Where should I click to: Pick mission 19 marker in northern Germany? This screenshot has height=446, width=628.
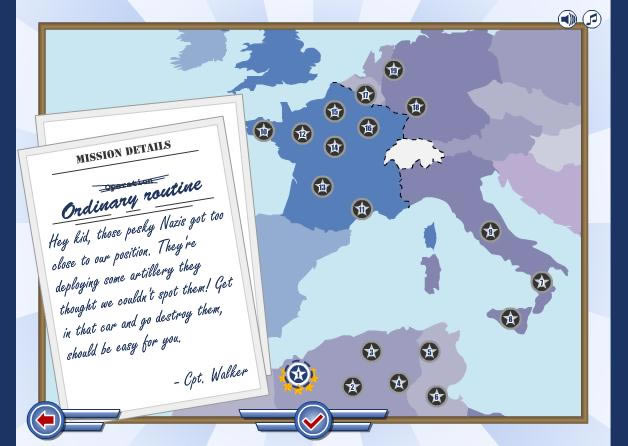(x=394, y=69)
